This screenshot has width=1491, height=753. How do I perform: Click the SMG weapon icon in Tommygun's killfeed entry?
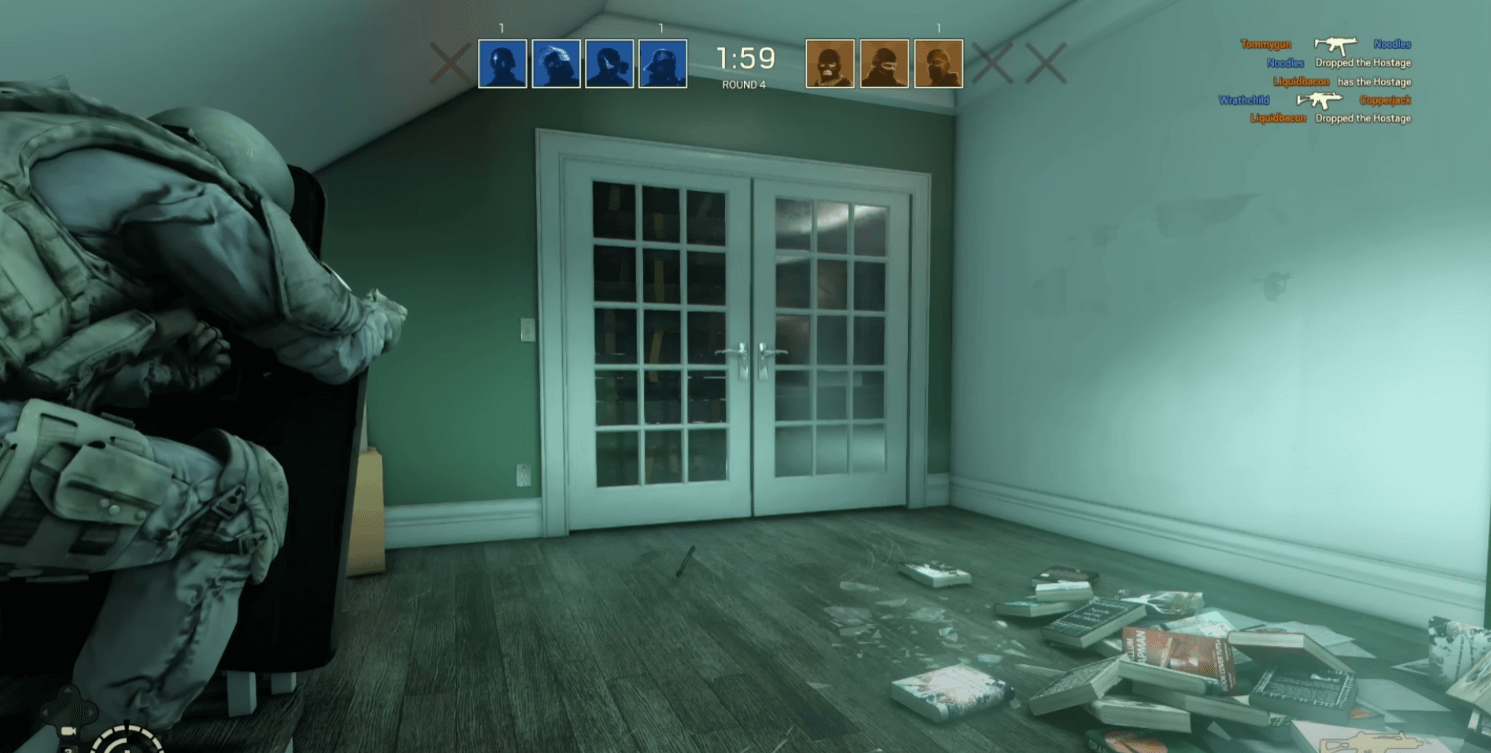(x=1336, y=45)
